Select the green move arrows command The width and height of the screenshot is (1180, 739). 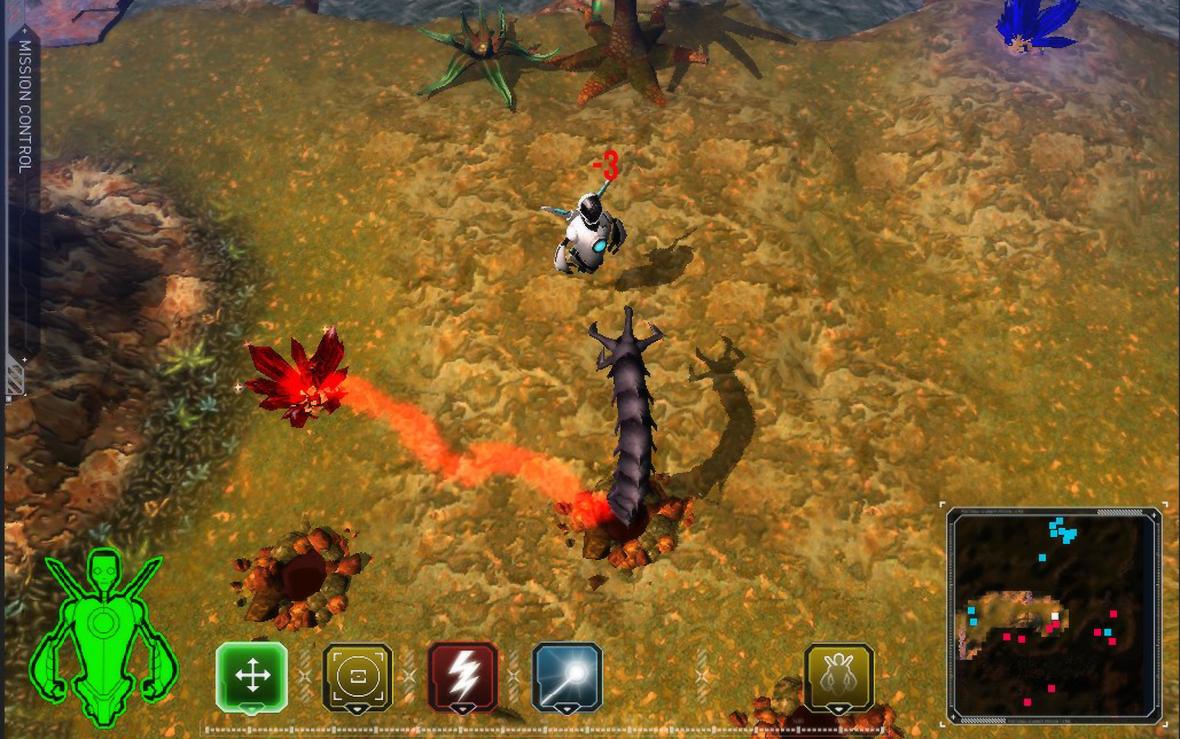[251, 676]
